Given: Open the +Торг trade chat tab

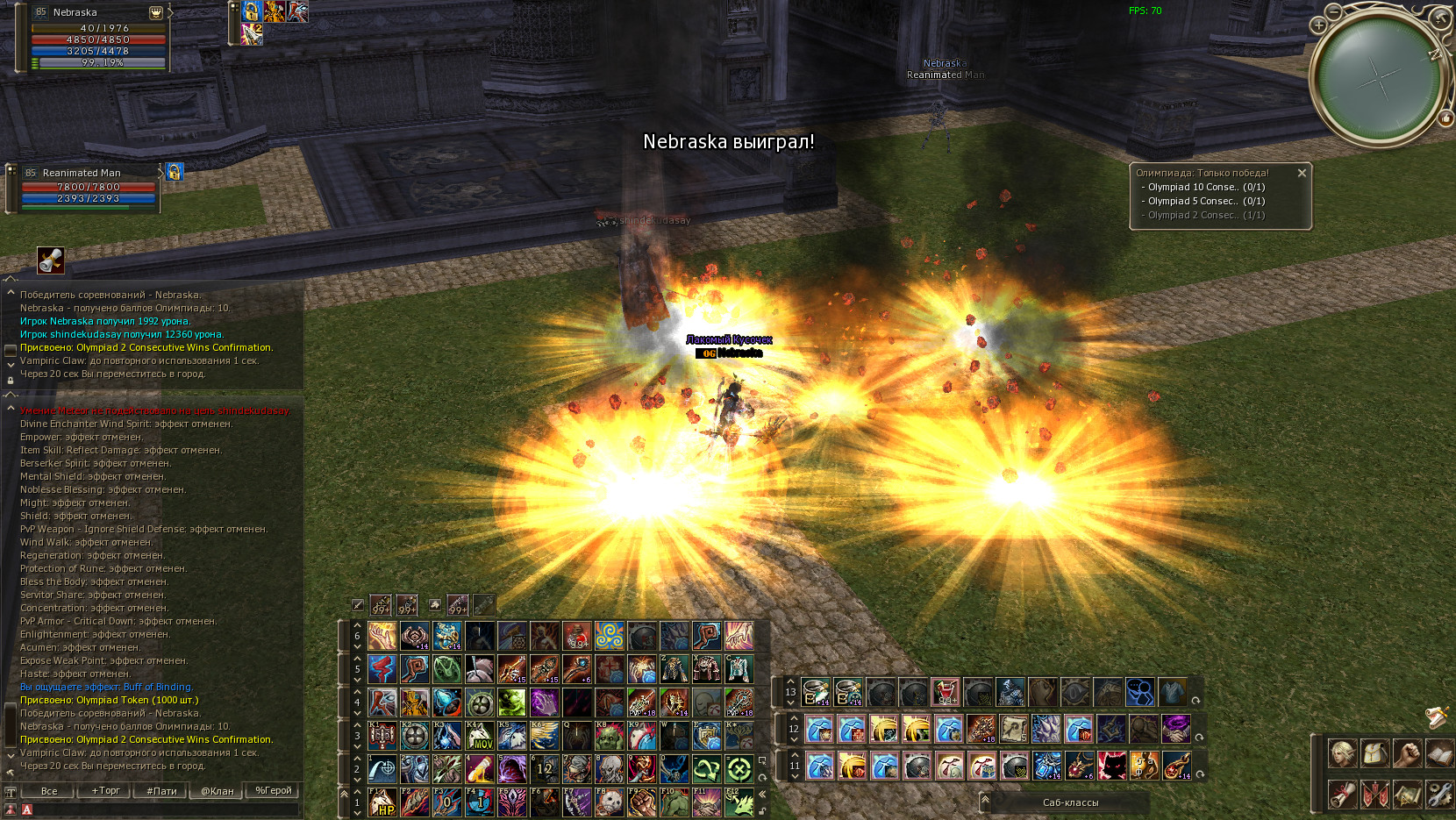Looking at the screenshot, I should pyautogui.click(x=105, y=790).
